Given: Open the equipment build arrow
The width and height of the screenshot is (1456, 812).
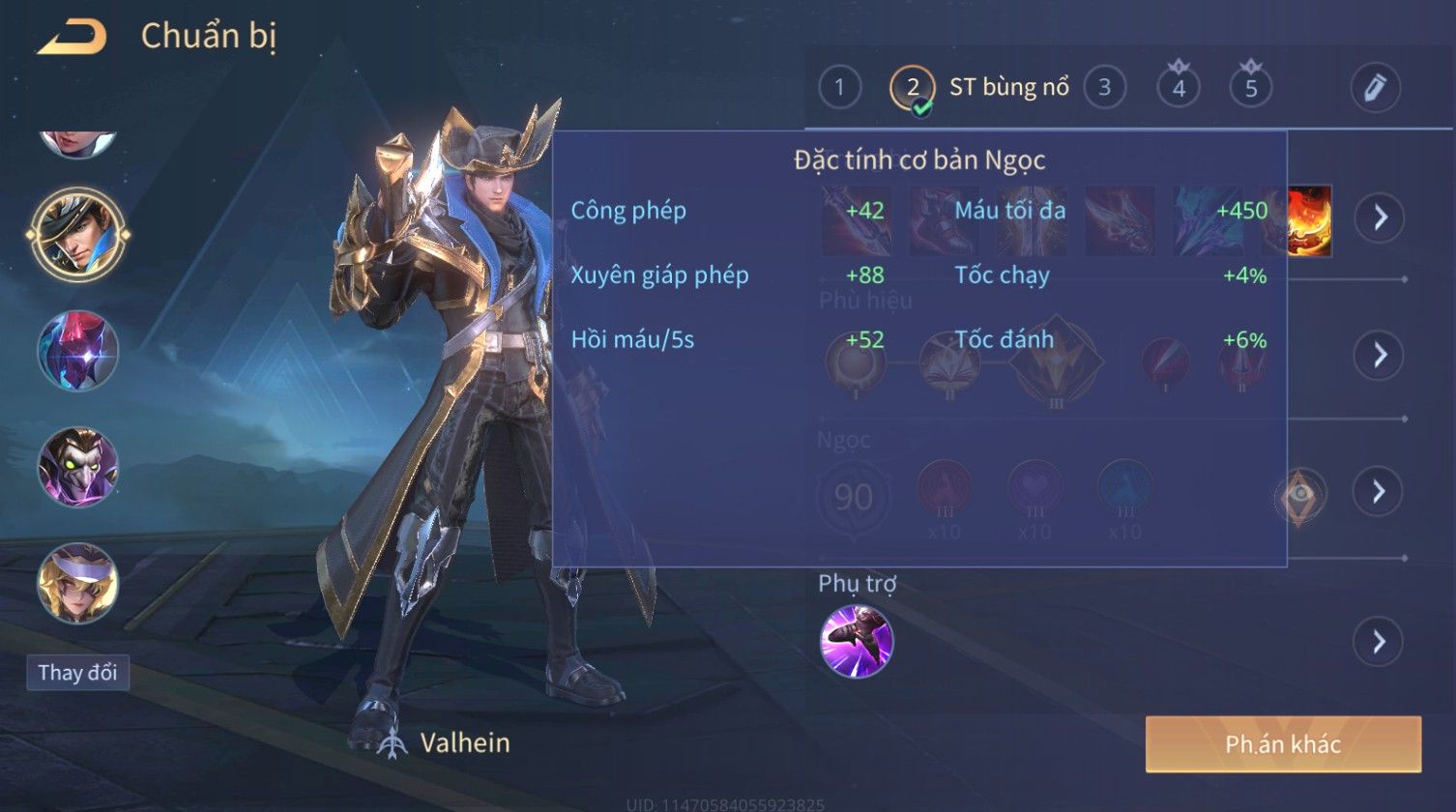Looking at the screenshot, I should [x=1379, y=217].
